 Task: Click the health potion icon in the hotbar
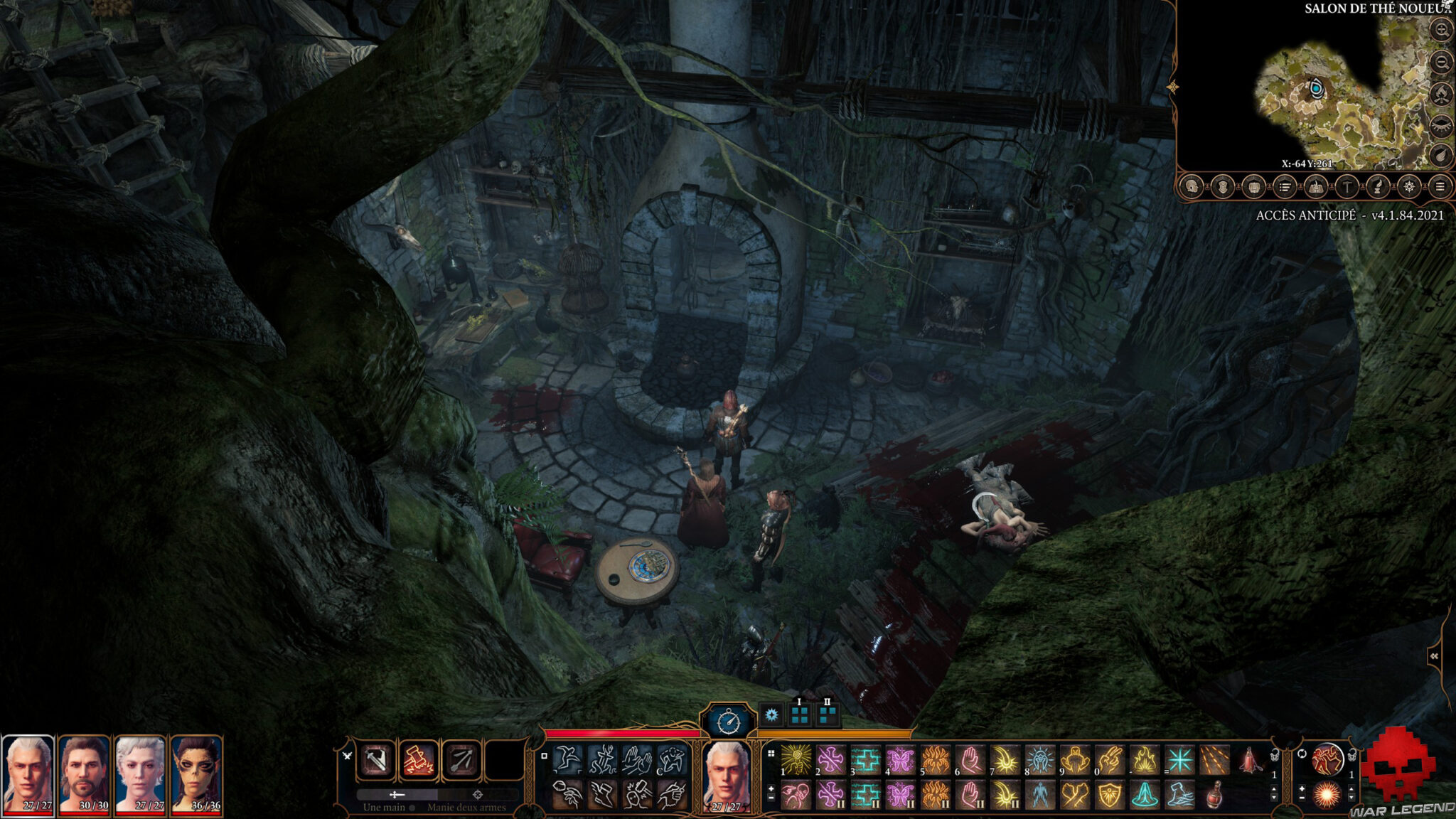(x=1215, y=795)
